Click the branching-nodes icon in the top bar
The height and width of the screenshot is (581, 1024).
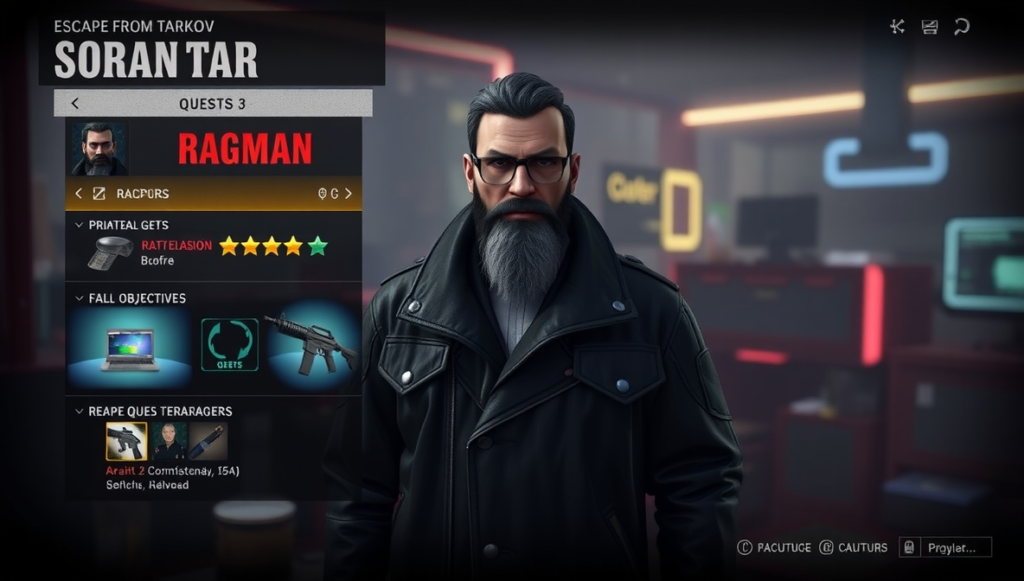point(897,27)
